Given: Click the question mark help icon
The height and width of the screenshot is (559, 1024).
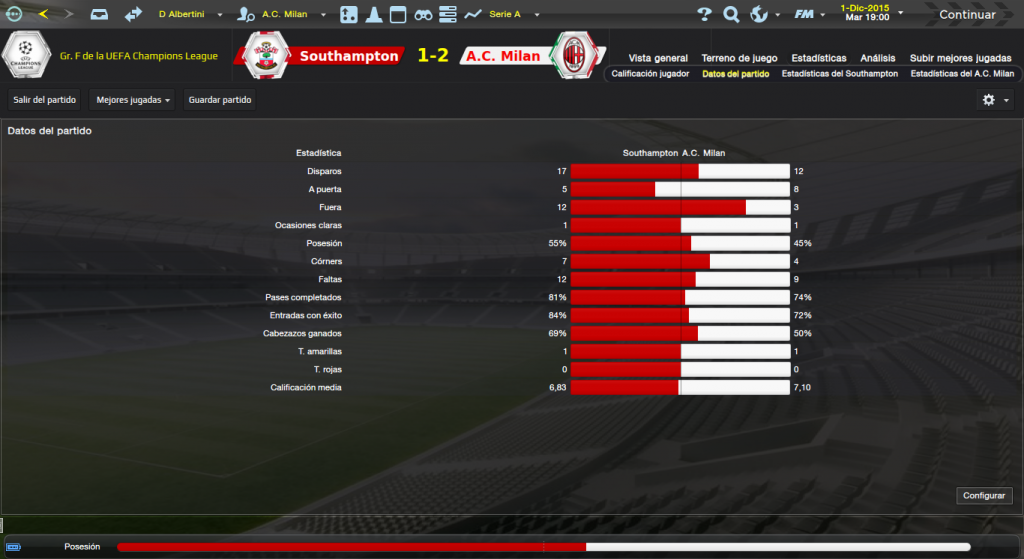Looking at the screenshot, I should (704, 15).
